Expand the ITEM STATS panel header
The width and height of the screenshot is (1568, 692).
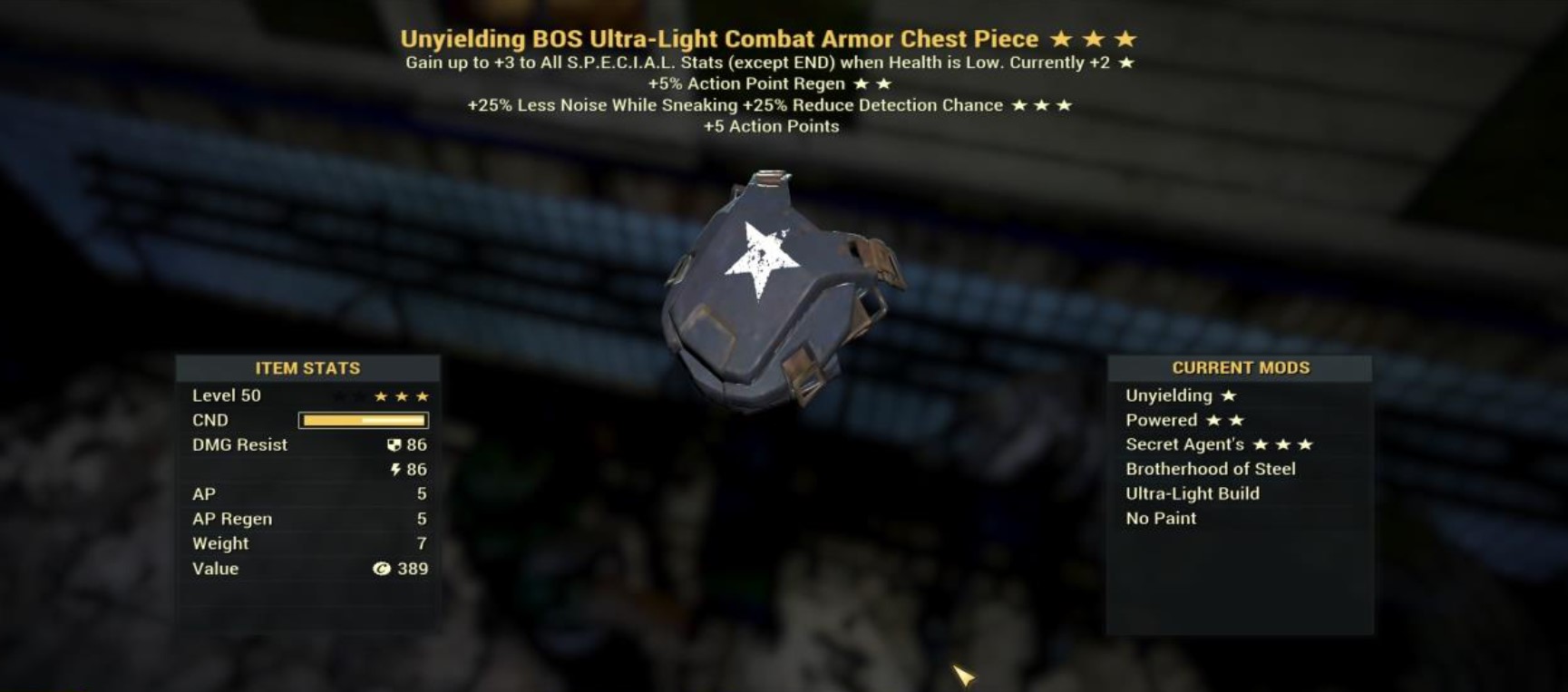coord(307,367)
